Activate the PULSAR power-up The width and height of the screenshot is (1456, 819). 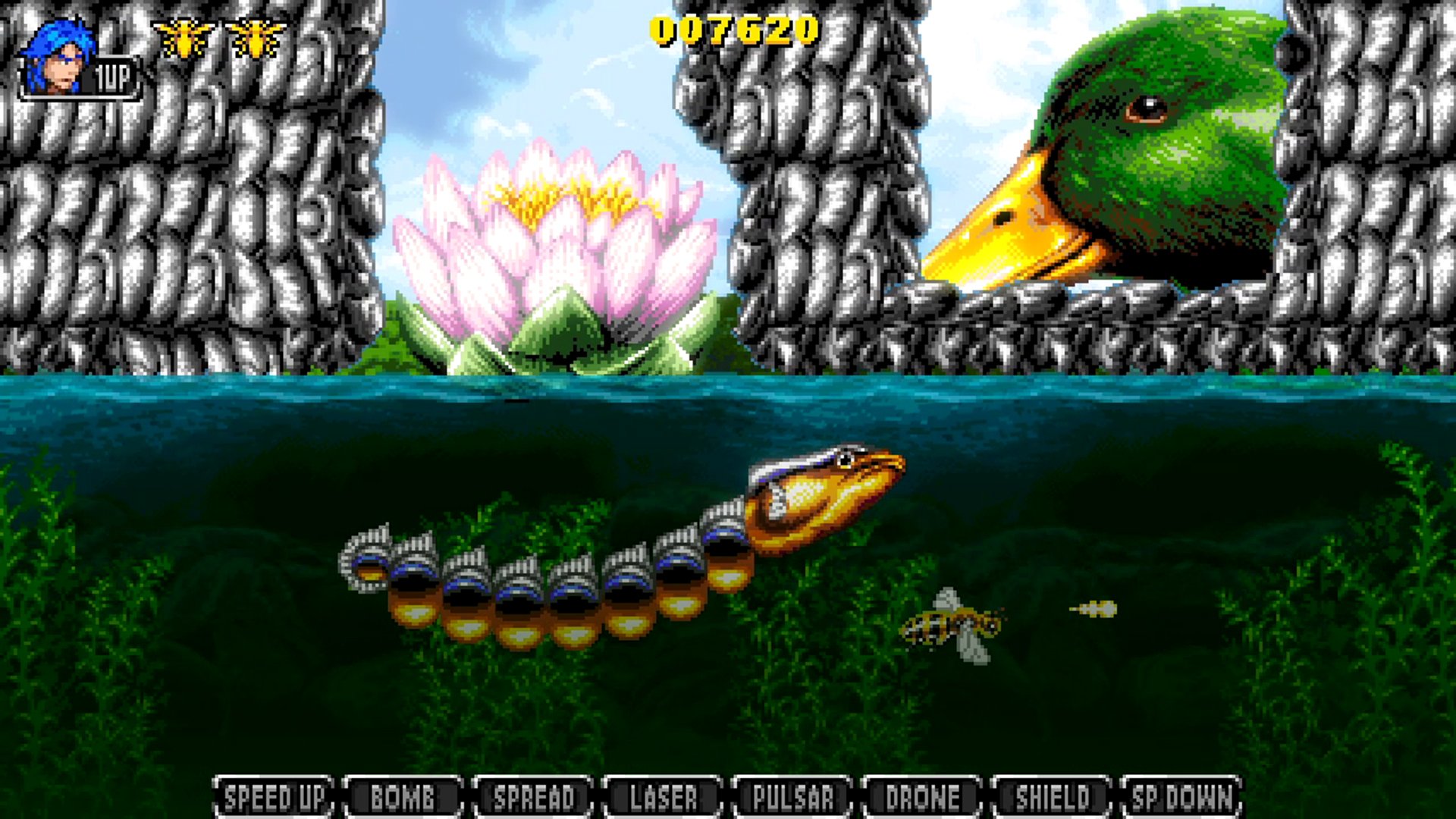pos(790,797)
